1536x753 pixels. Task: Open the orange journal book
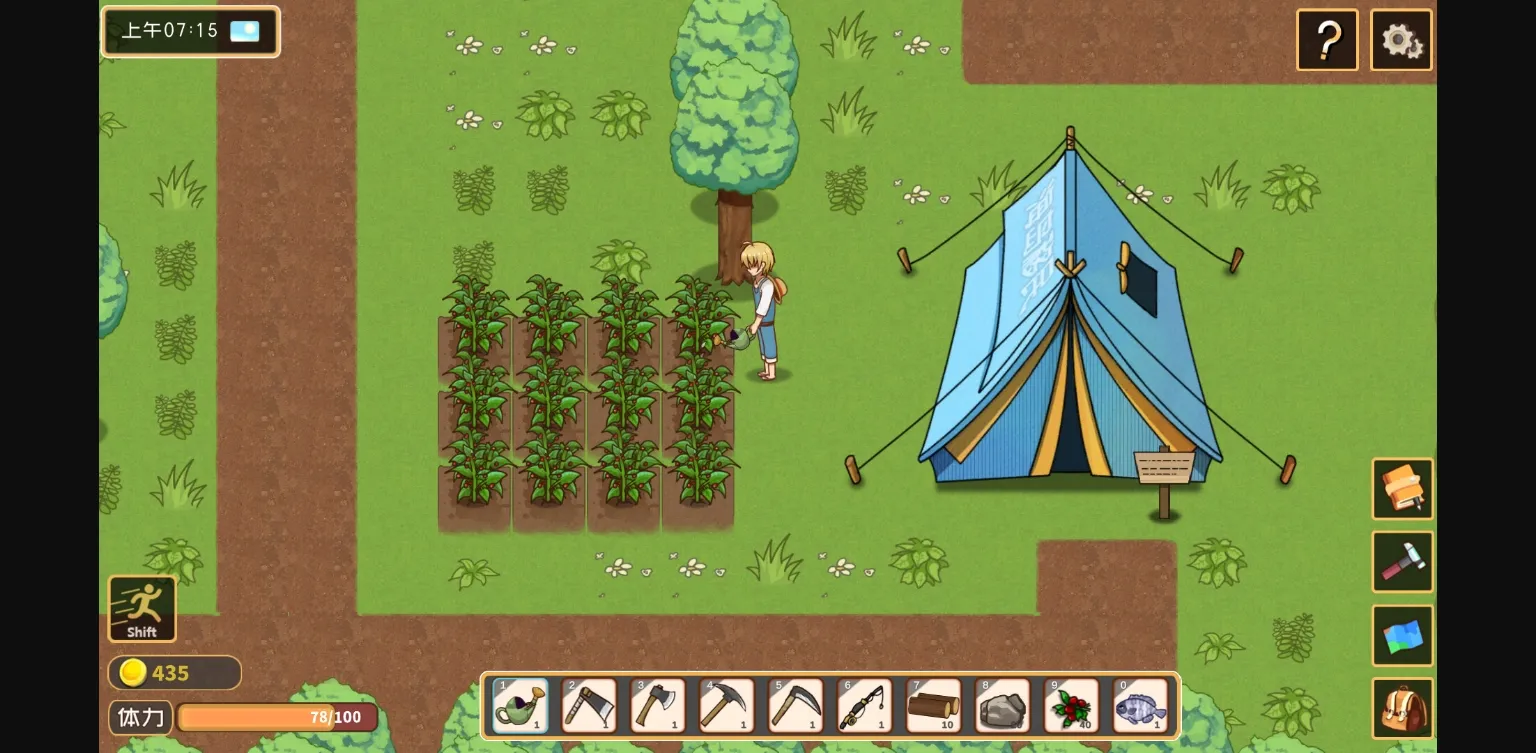1402,489
